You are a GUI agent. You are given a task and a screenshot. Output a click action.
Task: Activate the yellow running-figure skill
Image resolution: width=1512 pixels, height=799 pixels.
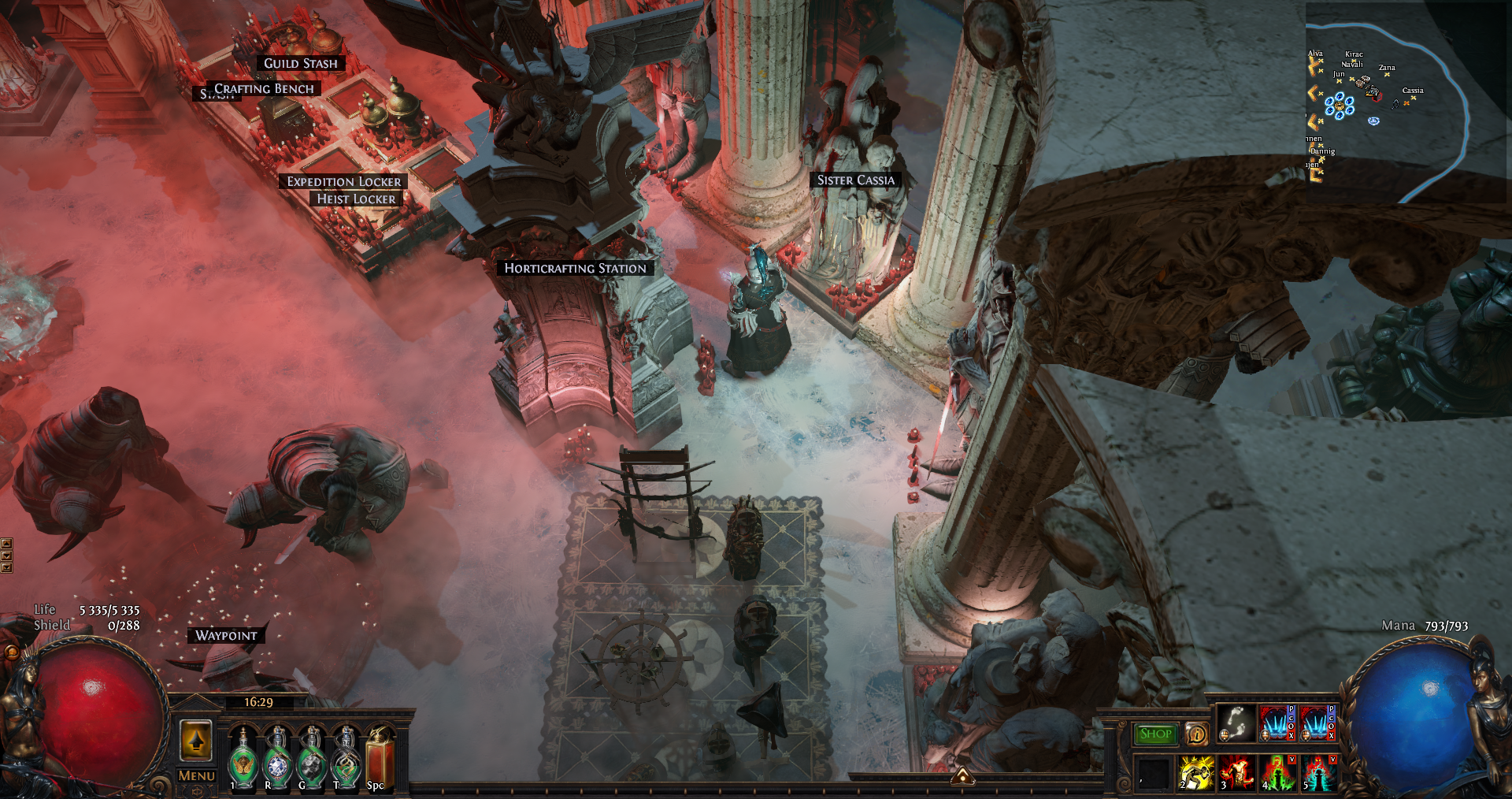click(1195, 772)
